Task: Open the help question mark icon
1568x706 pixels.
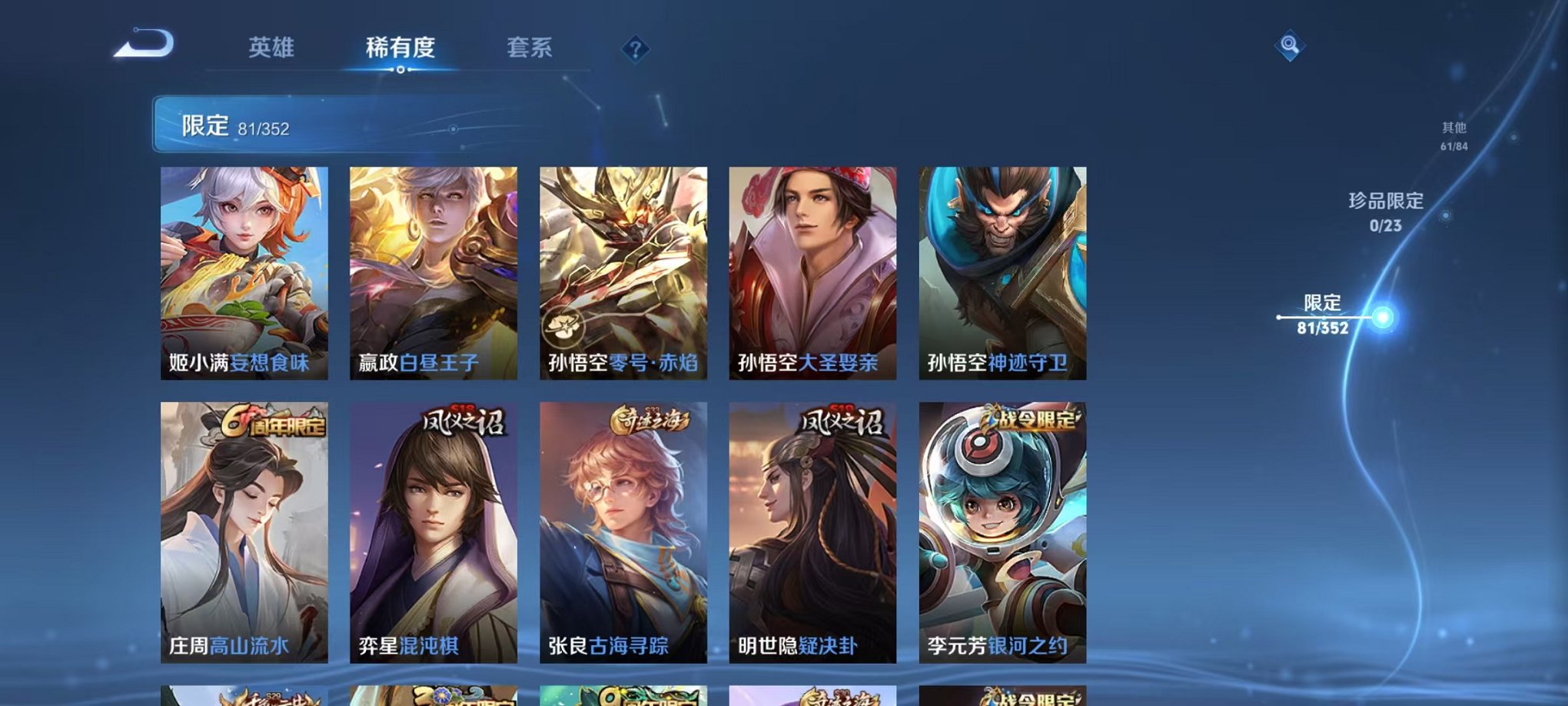Action: 635,49
